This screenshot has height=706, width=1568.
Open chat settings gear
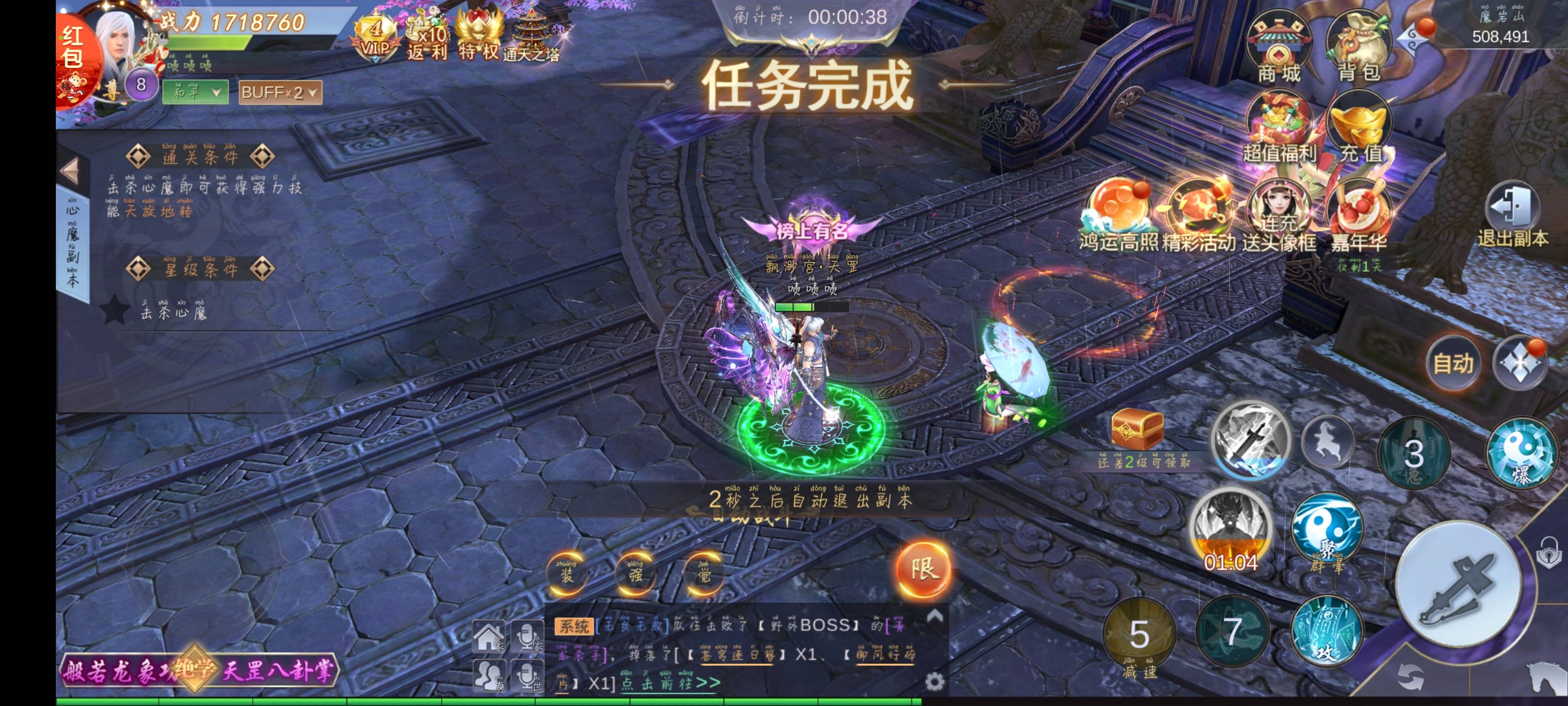(x=934, y=681)
